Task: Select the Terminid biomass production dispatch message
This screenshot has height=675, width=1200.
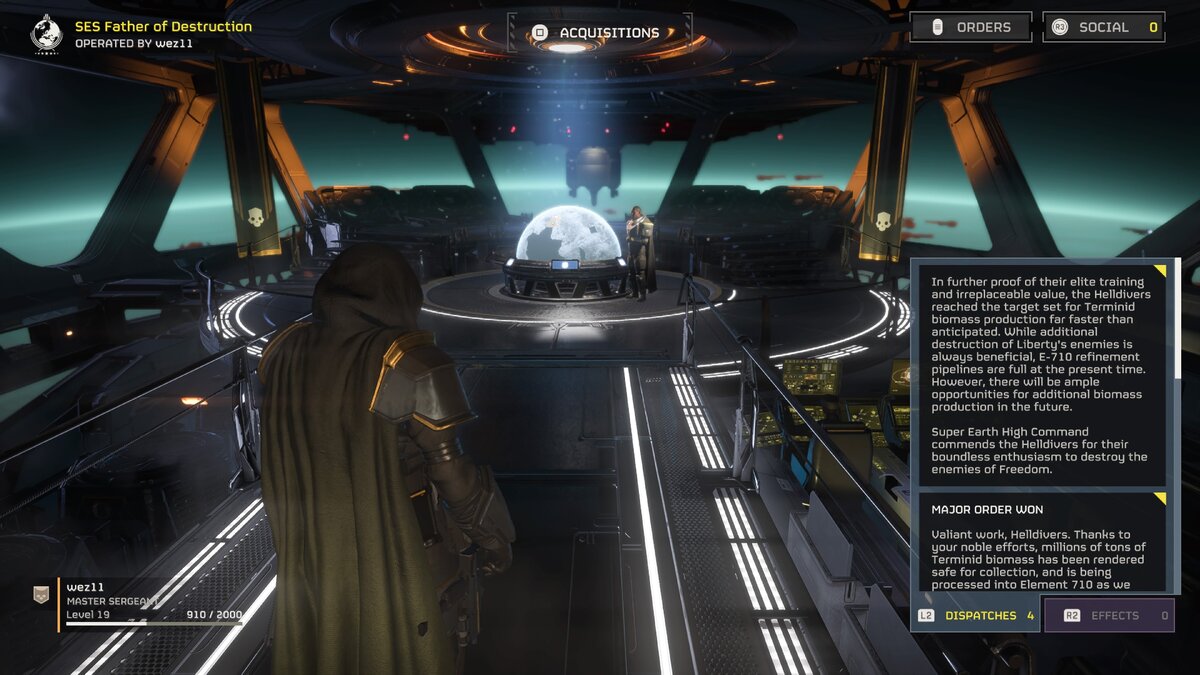Action: click(x=1040, y=370)
